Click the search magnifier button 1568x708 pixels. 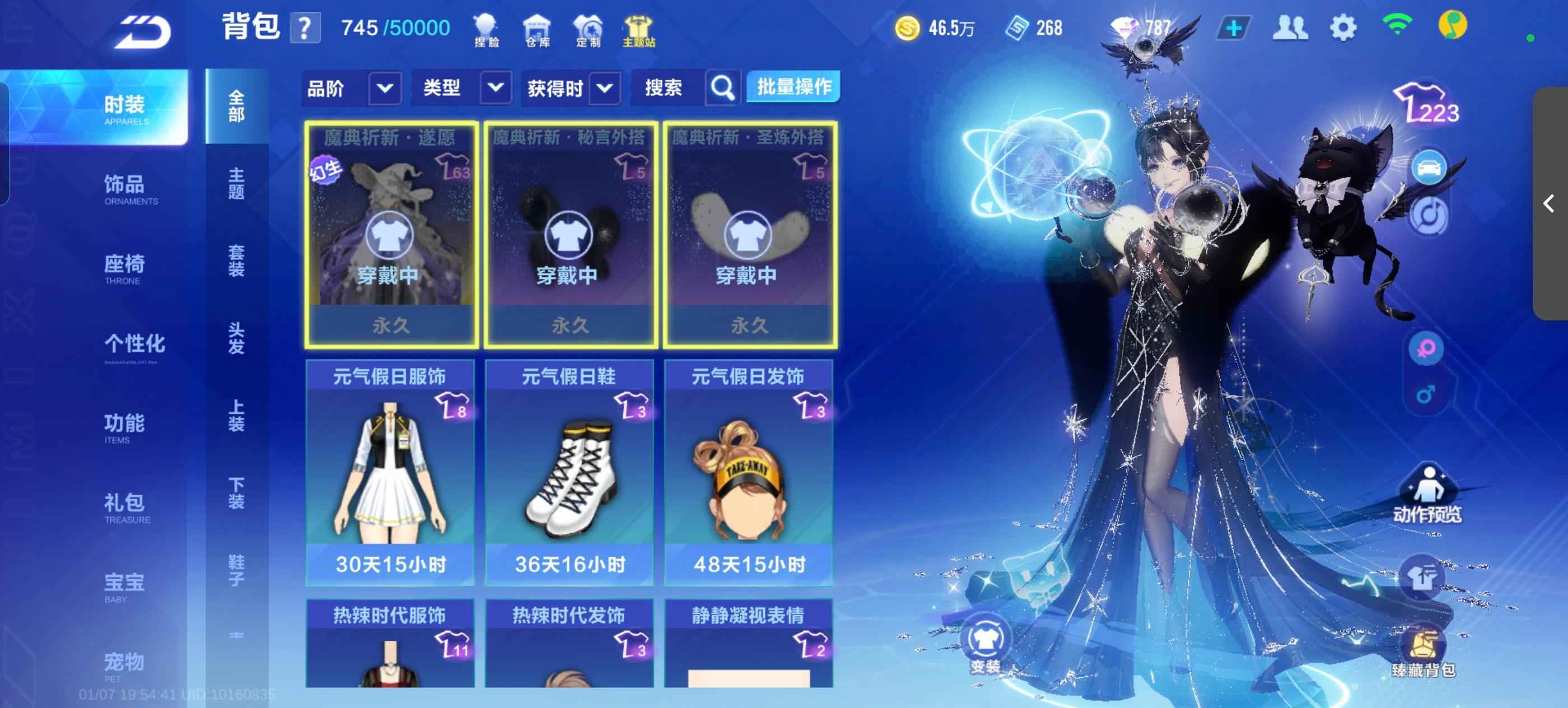click(x=722, y=89)
